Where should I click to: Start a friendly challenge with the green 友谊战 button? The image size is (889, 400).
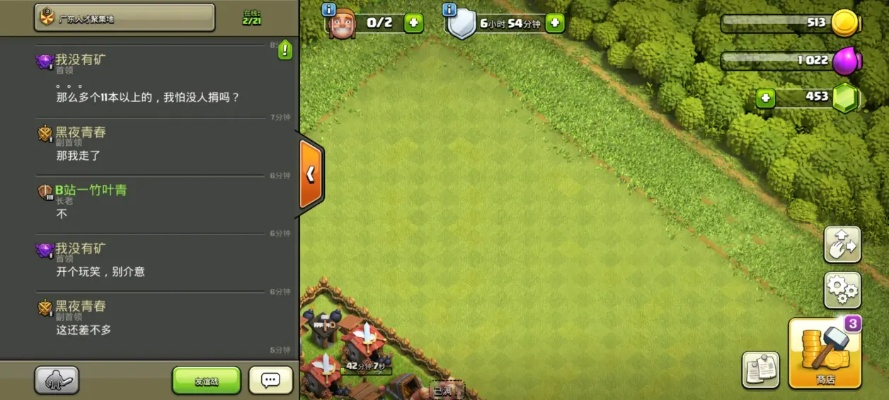click(x=206, y=381)
